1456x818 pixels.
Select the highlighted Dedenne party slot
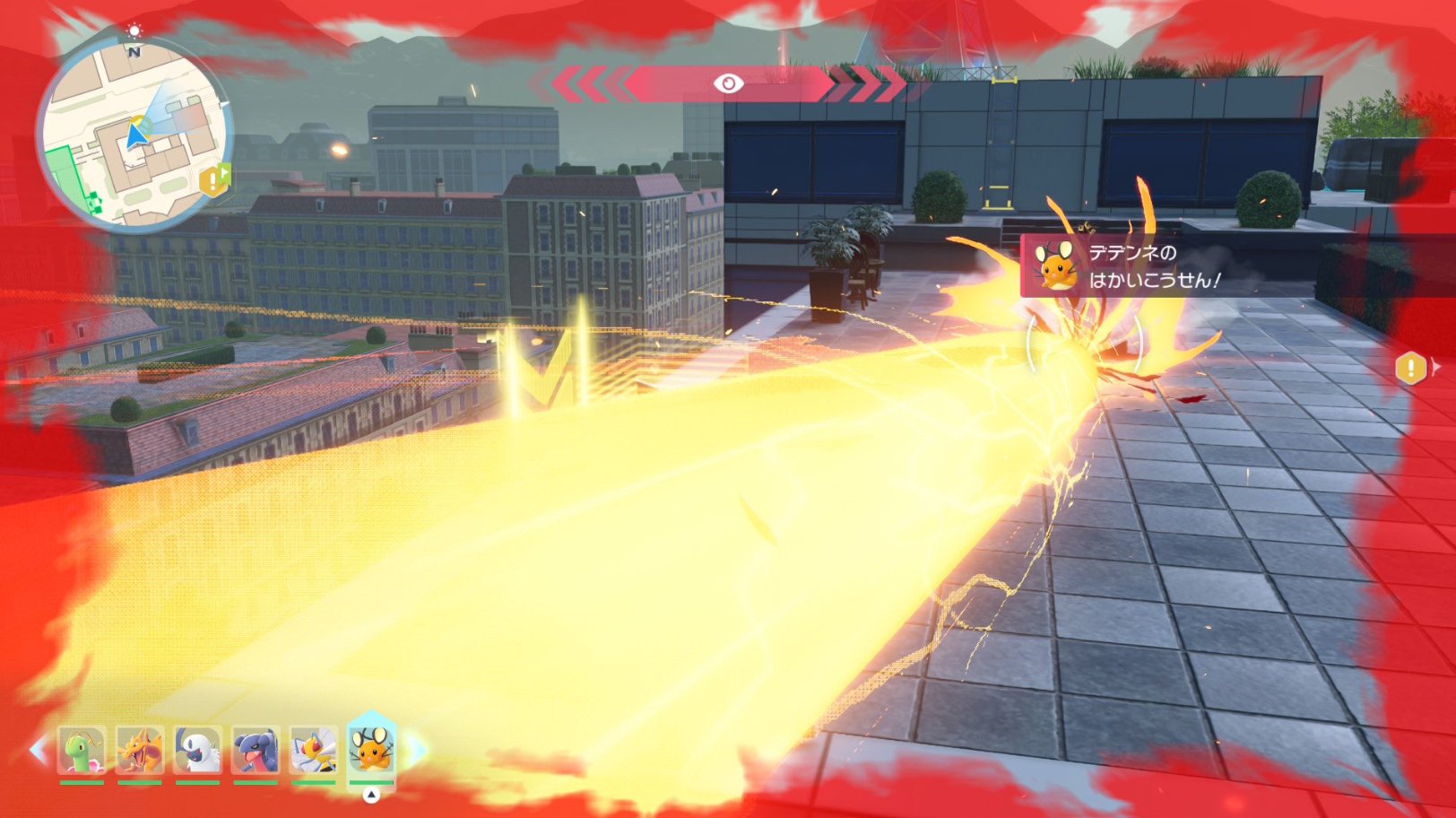coord(371,748)
